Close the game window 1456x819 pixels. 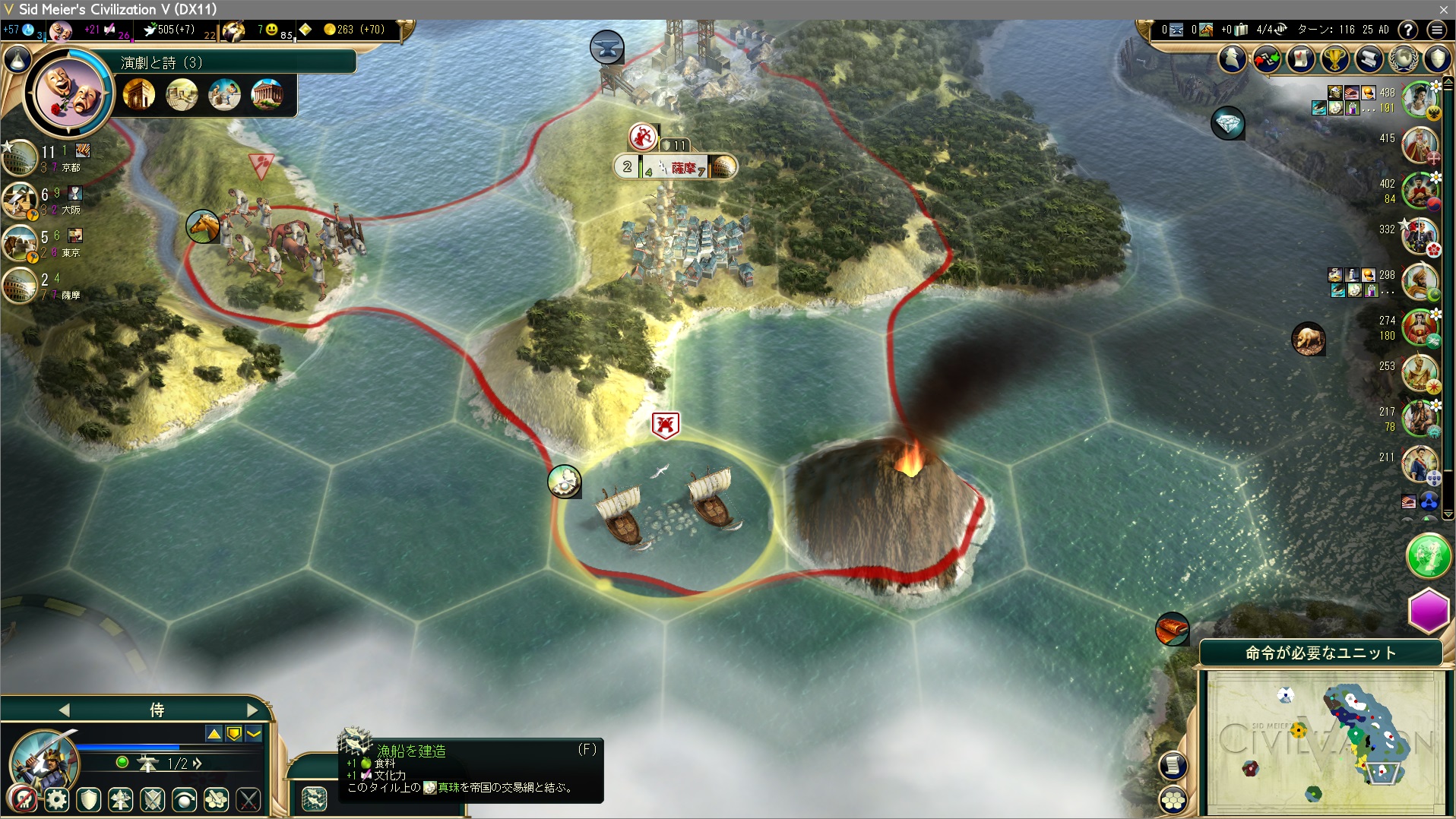click(1443, 9)
